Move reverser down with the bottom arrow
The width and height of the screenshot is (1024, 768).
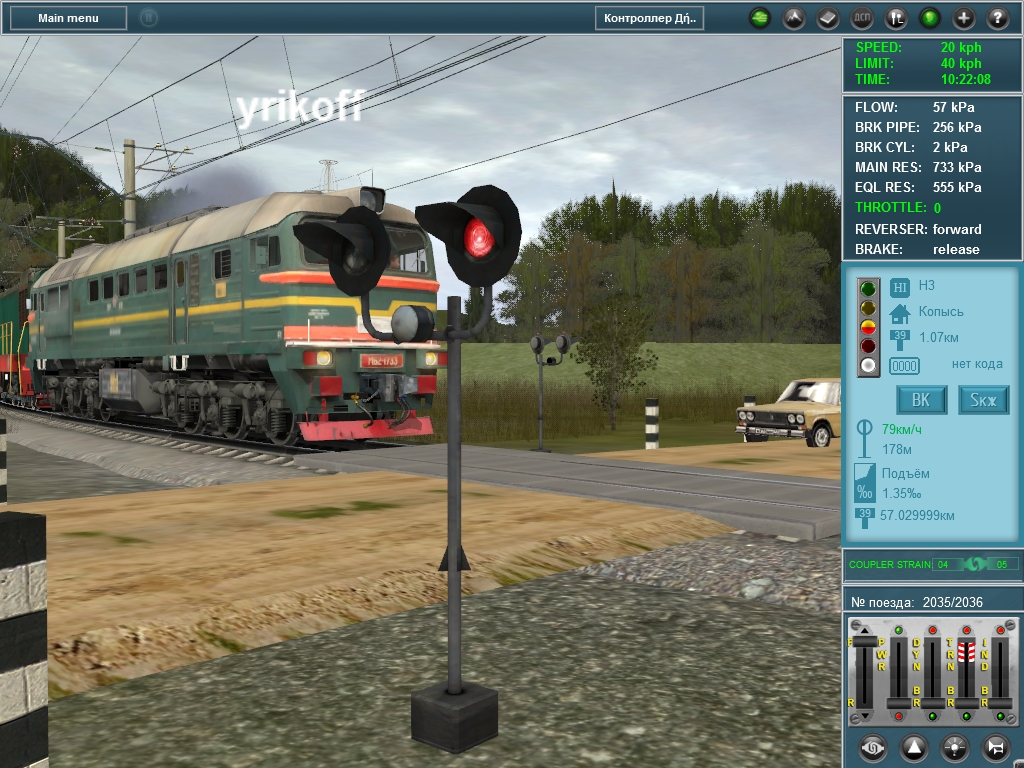pos(864,716)
